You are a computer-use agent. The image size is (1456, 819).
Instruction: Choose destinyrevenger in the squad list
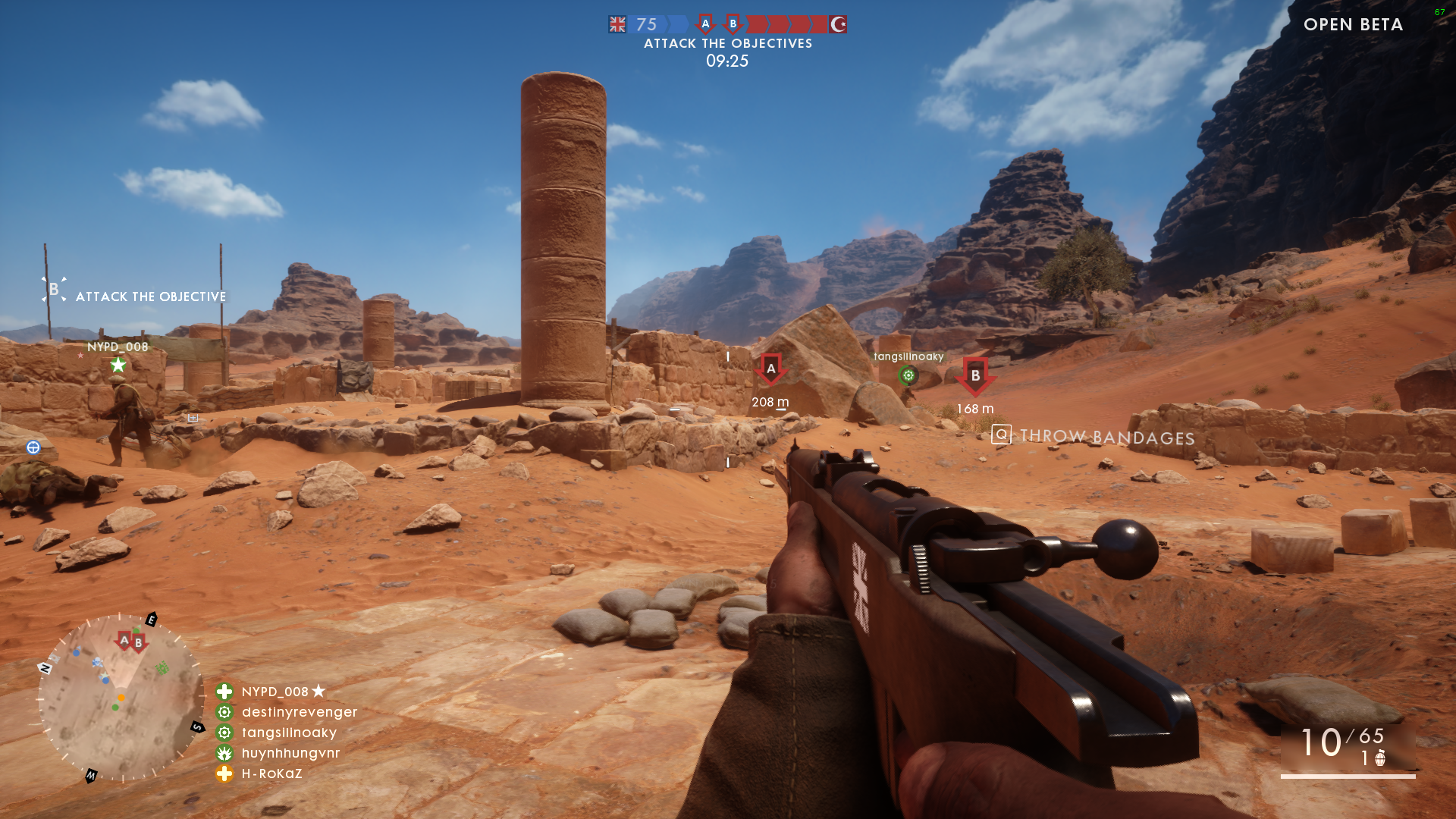tap(299, 712)
